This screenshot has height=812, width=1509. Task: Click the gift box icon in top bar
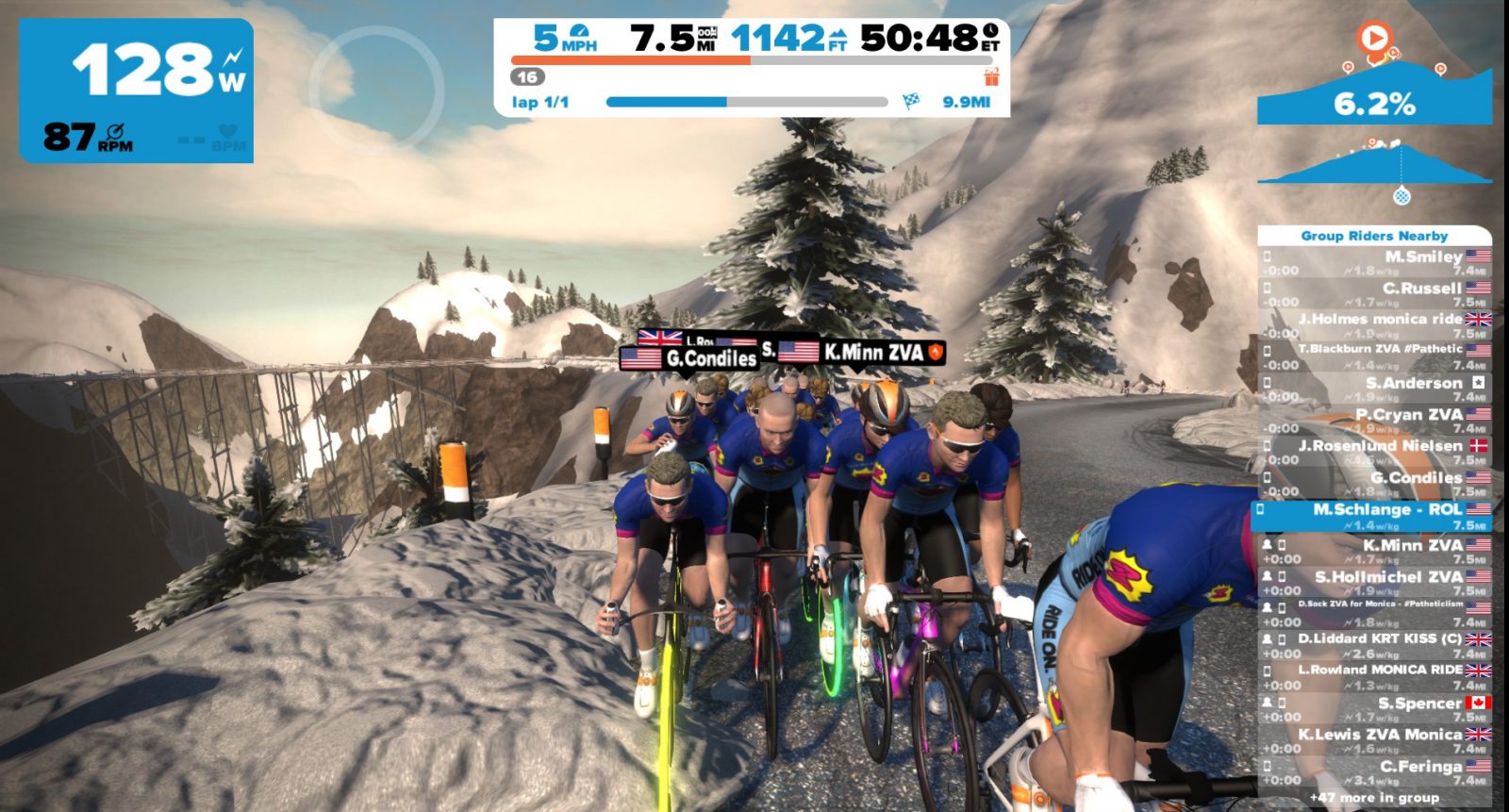990,76
